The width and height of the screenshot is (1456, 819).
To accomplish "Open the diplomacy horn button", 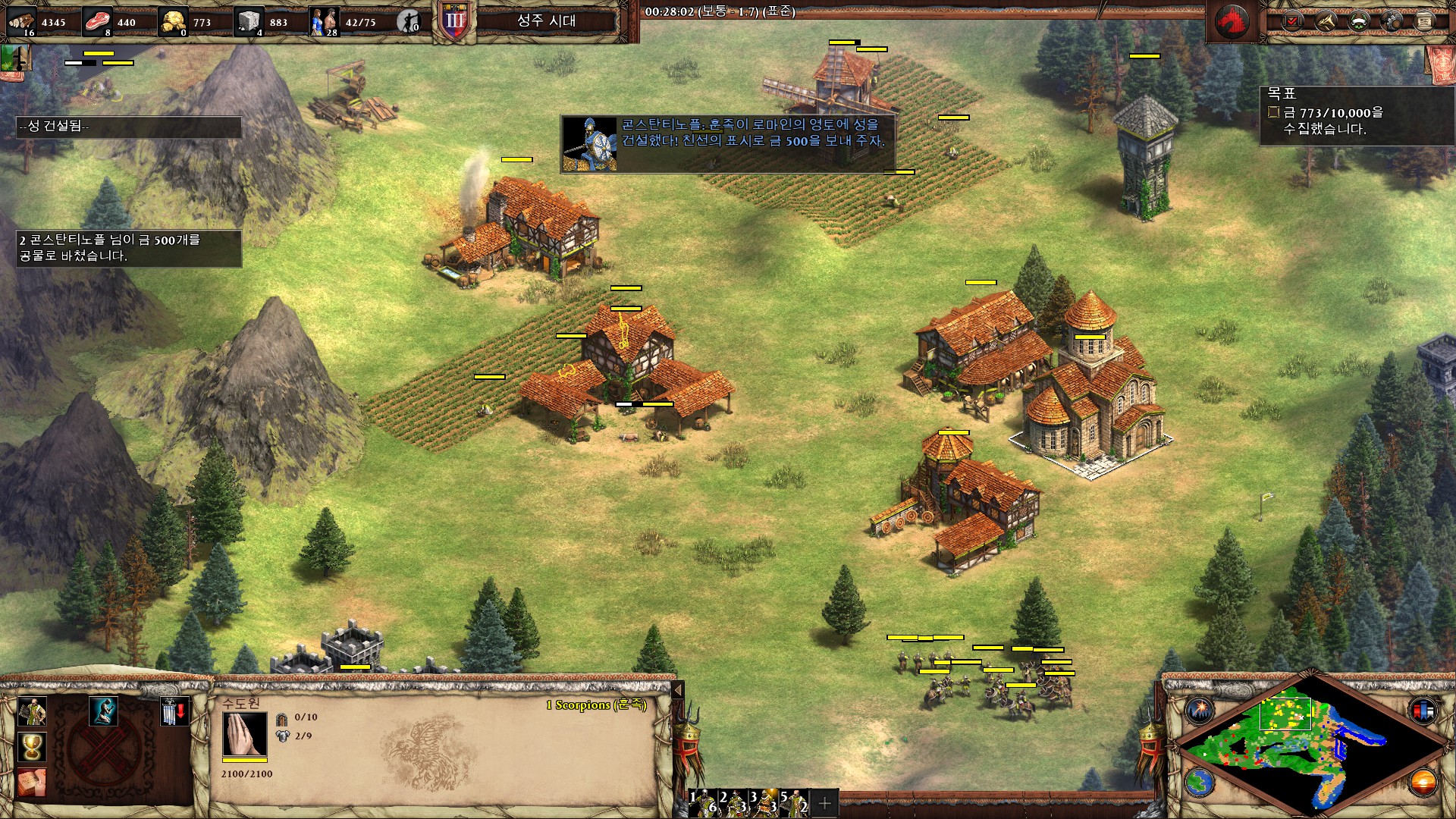I will click(x=1326, y=21).
